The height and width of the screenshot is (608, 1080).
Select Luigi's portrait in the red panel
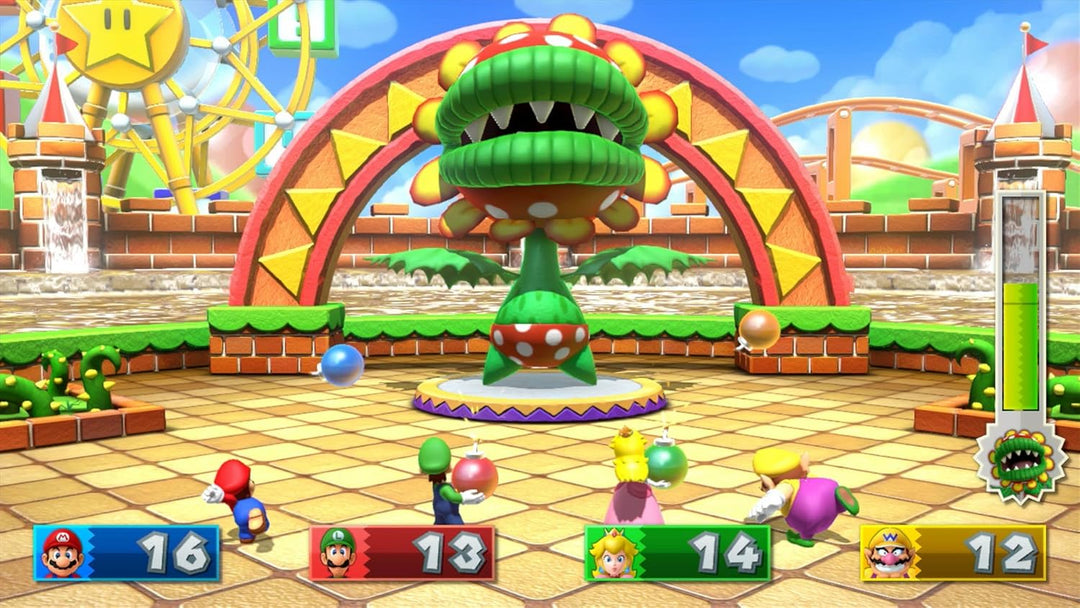pyautogui.click(x=338, y=553)
